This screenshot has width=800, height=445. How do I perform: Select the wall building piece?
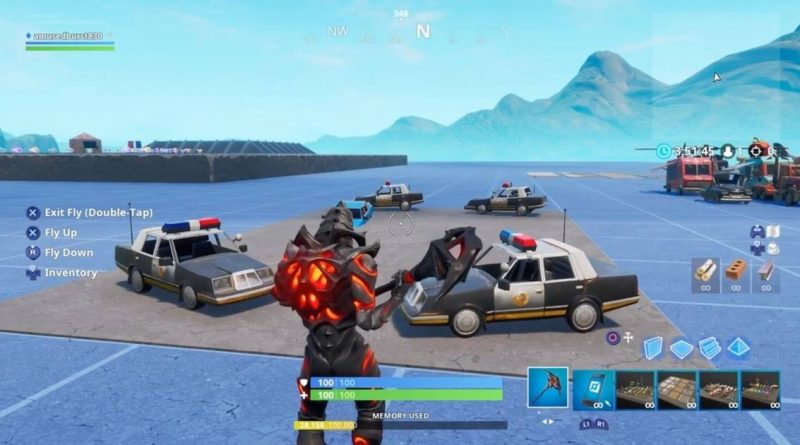coord(653,347)
